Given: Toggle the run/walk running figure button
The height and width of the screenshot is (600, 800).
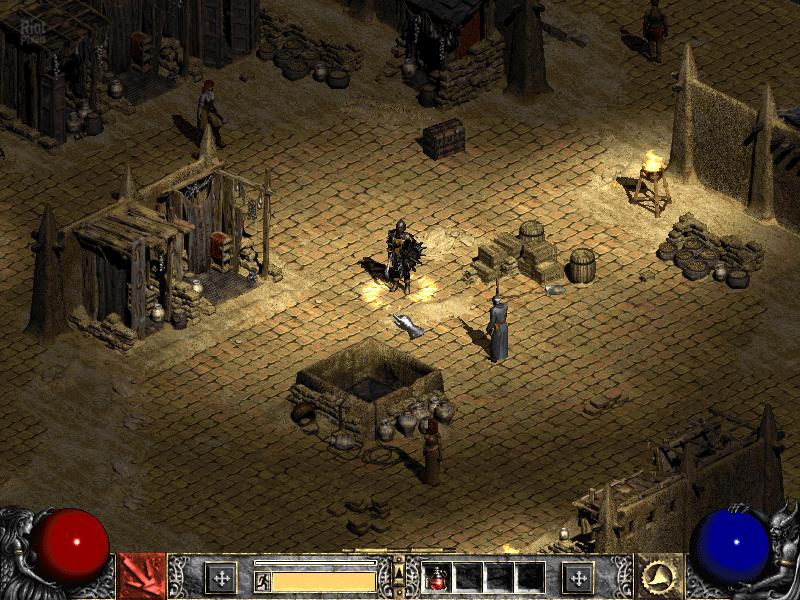Looking at the screenshot, I should pyautogui.click(x=262, y=580).
